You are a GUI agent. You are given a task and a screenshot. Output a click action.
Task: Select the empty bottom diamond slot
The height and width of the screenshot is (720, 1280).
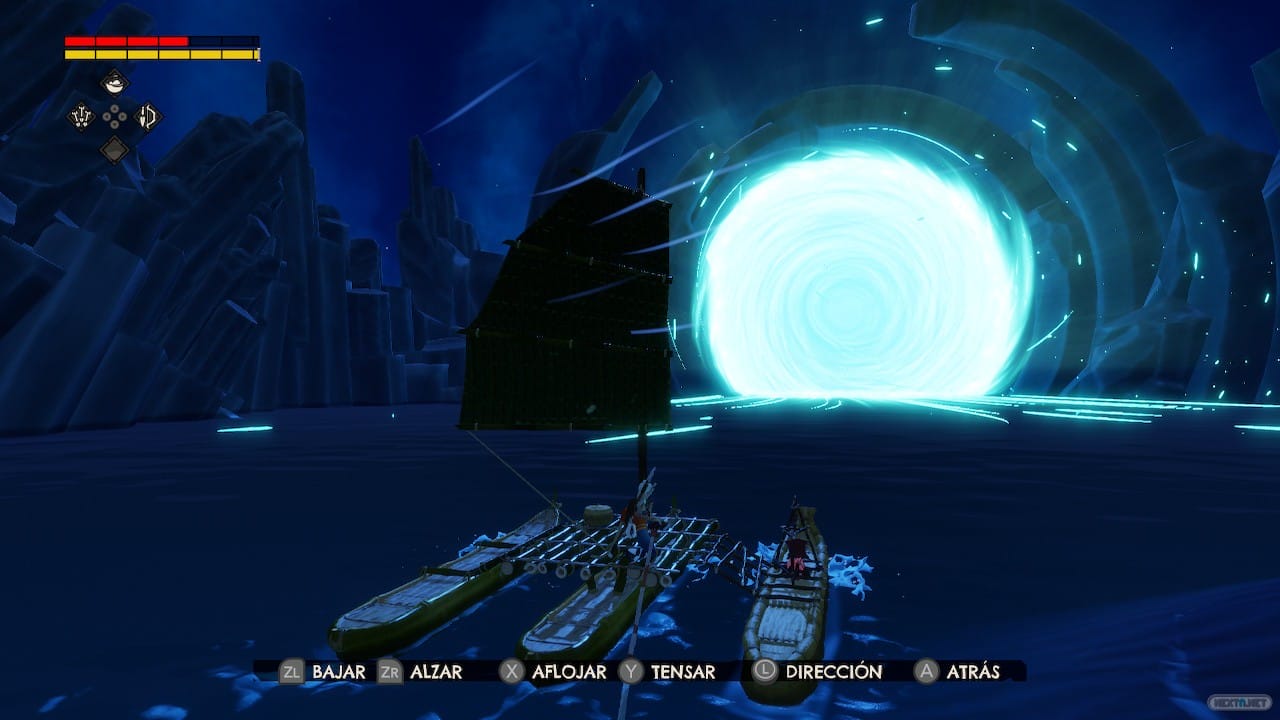pos(115,150)
